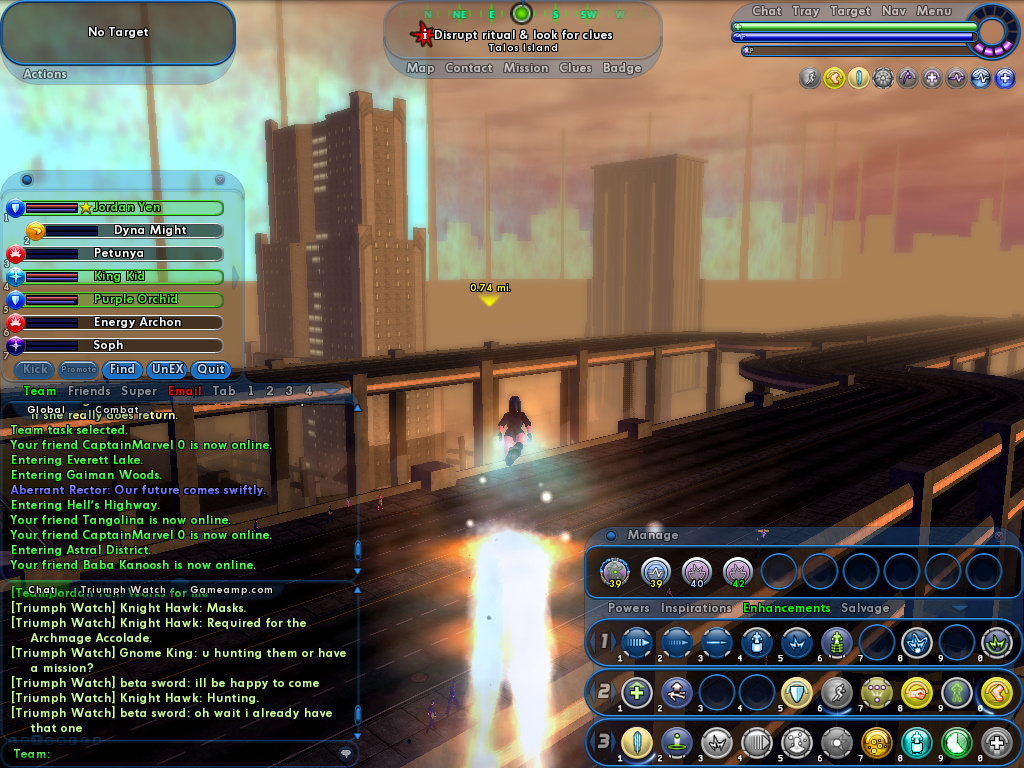Open the Clues list
The width and height of the screenshot is (1024, 768).
point(575,68)
